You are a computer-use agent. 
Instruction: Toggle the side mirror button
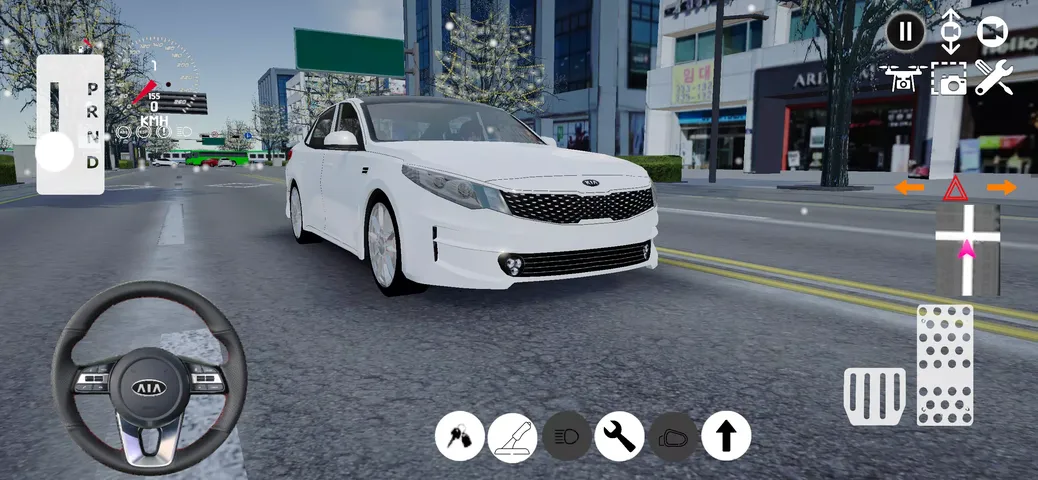coord(673,437)
